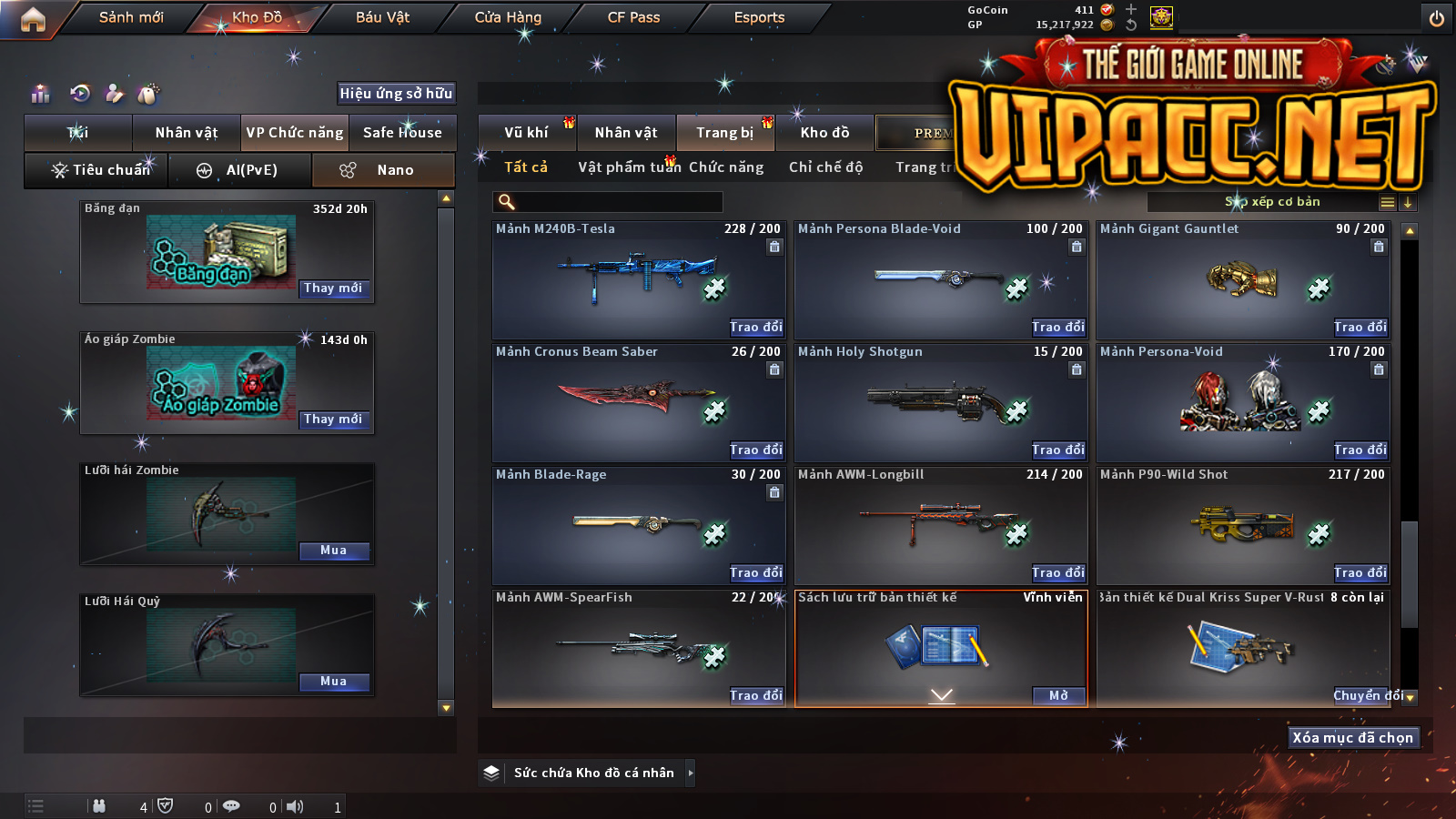Open the Esports tab
The height and width of the screenshot is (819, 1456).
[759, 17]
